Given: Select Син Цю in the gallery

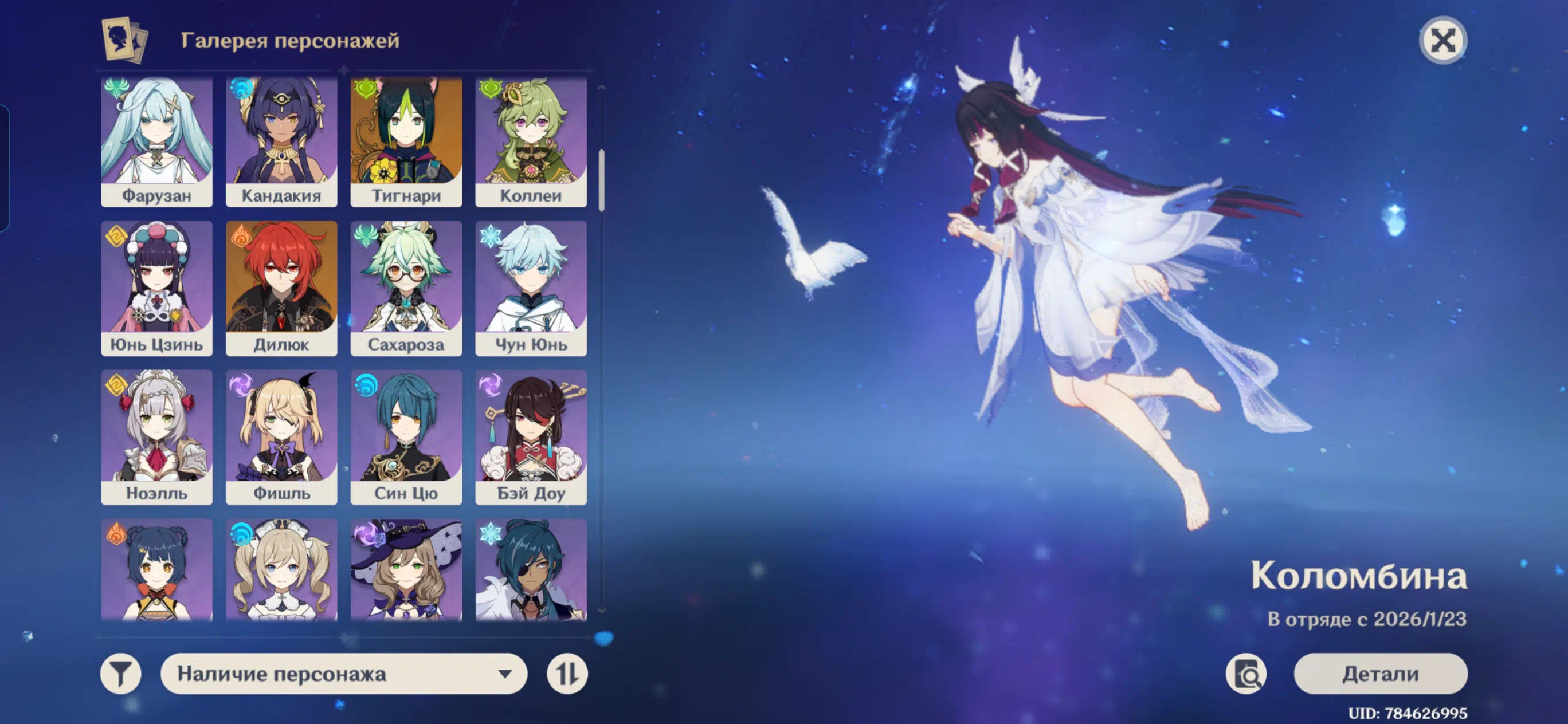Looking at the screenshot, I should tap(406, 437).
